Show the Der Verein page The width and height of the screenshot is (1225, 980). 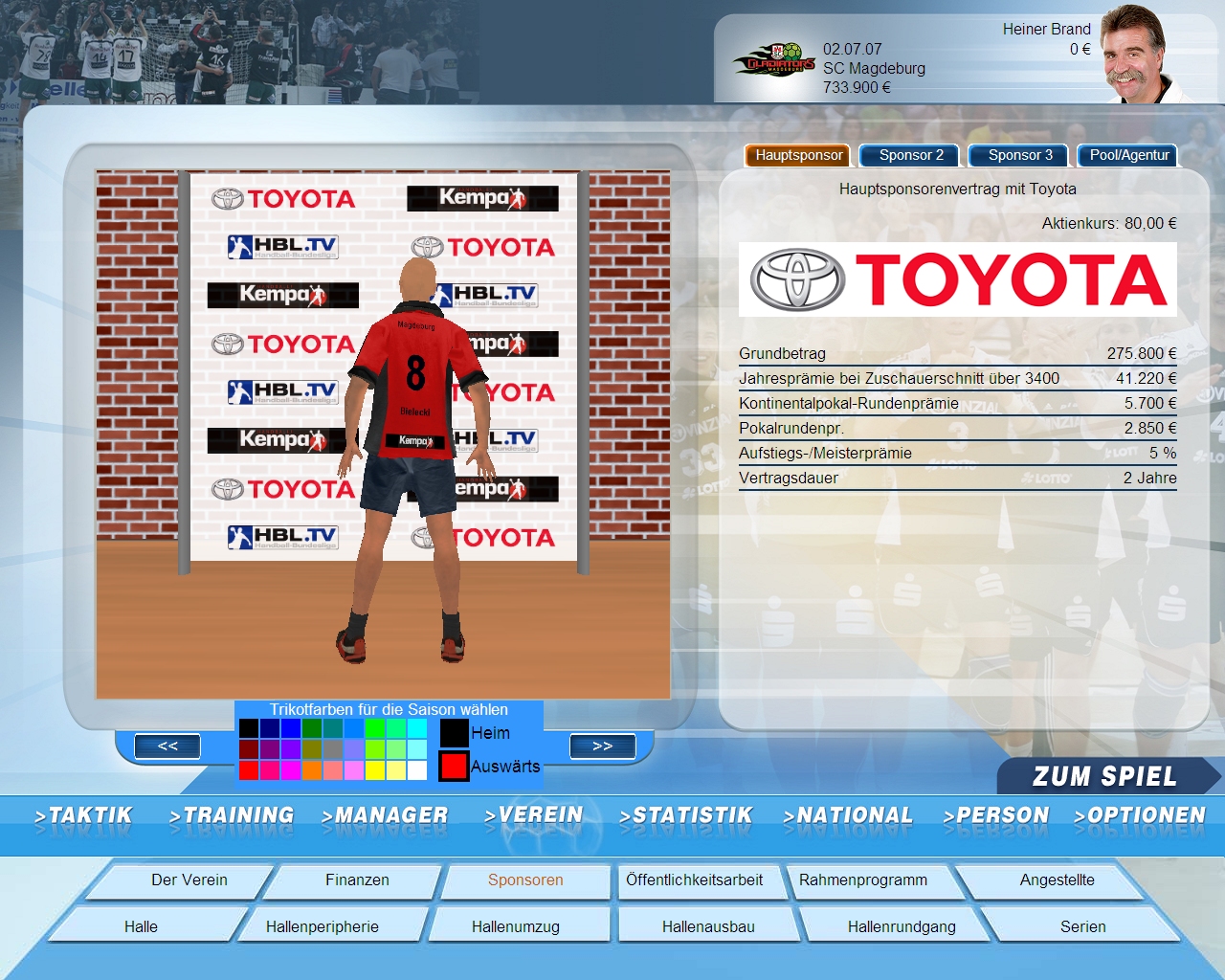(189, 880)
